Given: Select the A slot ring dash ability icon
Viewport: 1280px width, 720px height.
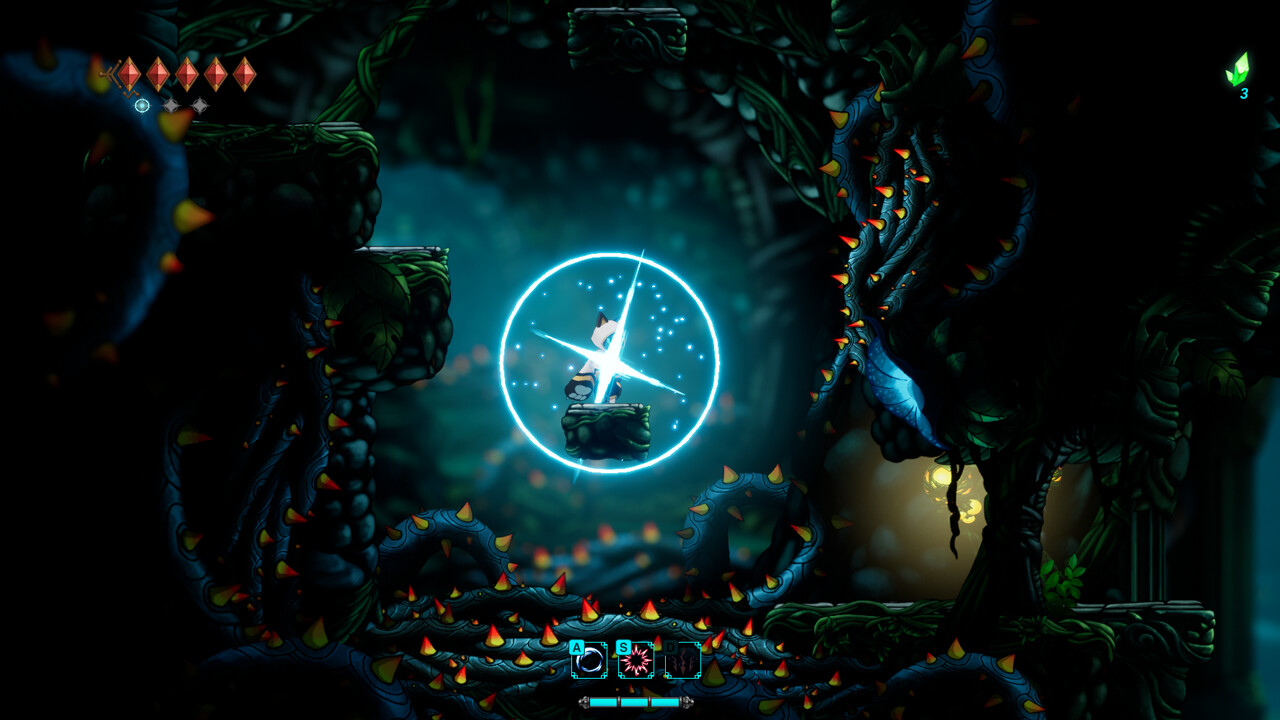Looking at the screenshot, I should [589, 660].
